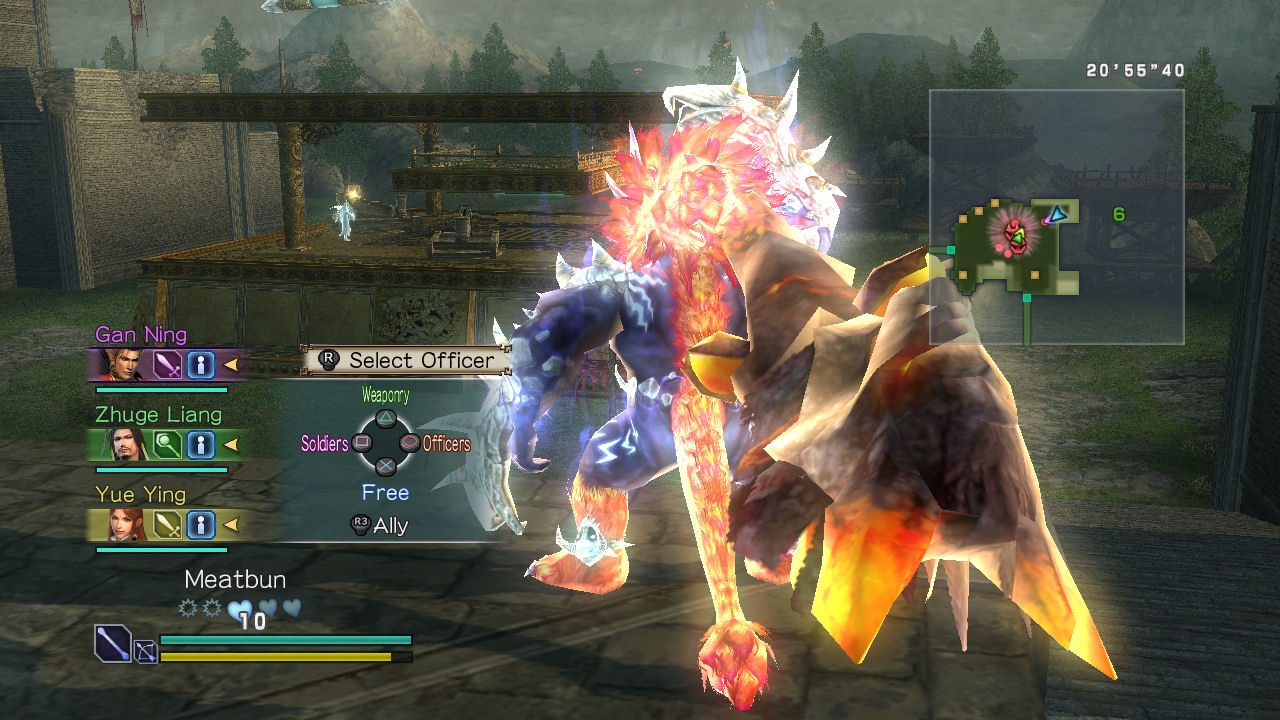1280x720 pixels.
Task: Show the info icon for Zhuge Liang
Action: pos(200,444)
